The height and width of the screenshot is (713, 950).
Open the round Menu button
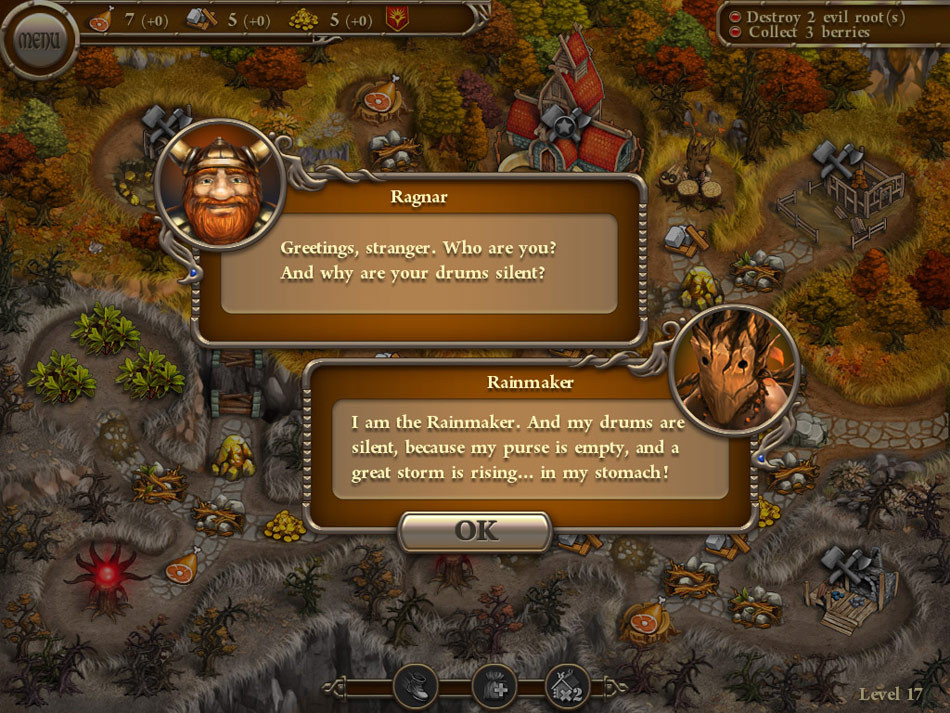click(x=39, y=41)
